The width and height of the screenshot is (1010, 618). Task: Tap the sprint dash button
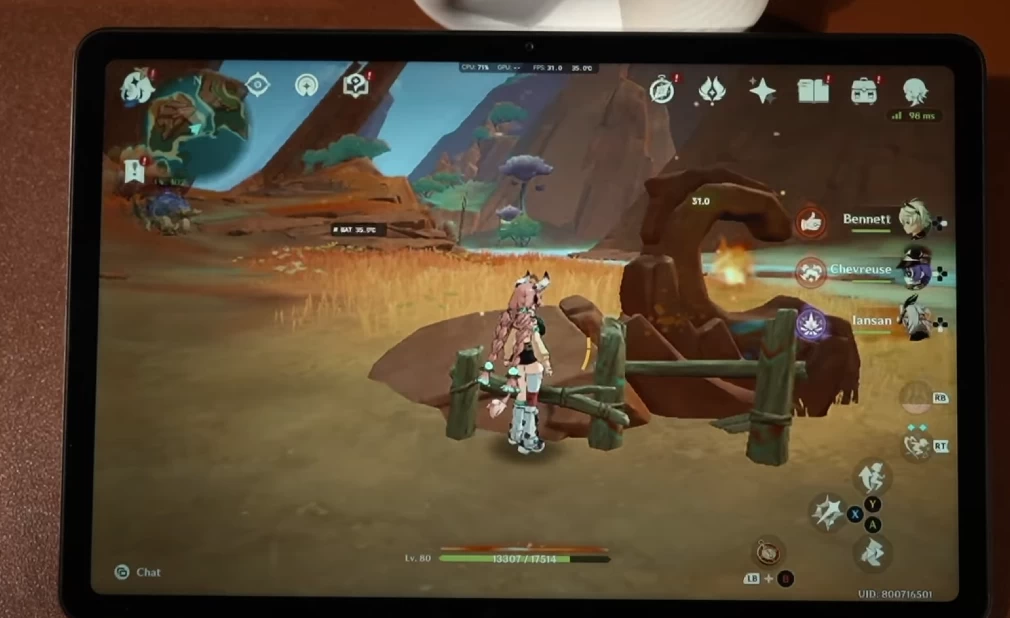[873, 551]
